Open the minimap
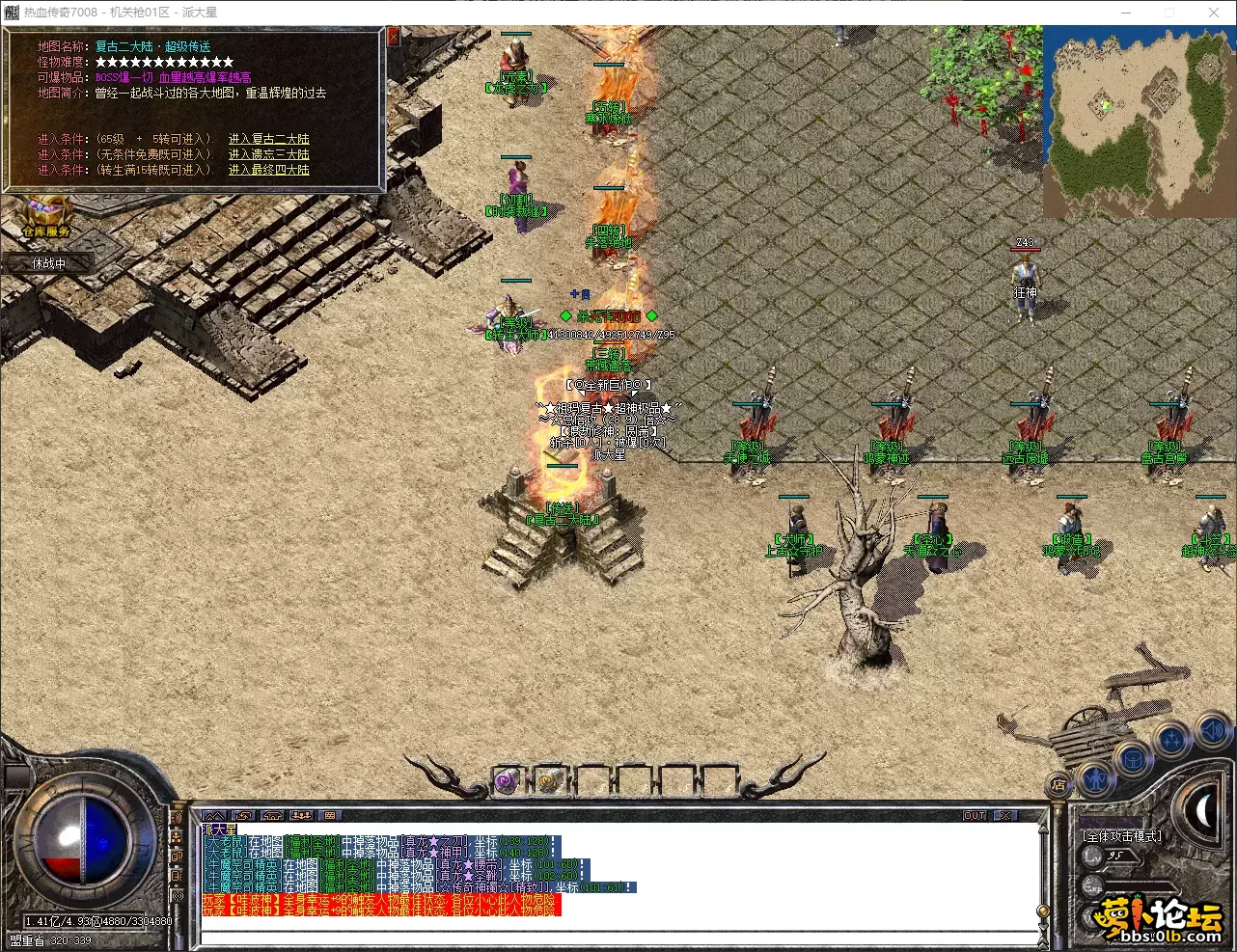Image resolution: width=1237 pixels, height=952 pixels. (x=1138, y=121)
